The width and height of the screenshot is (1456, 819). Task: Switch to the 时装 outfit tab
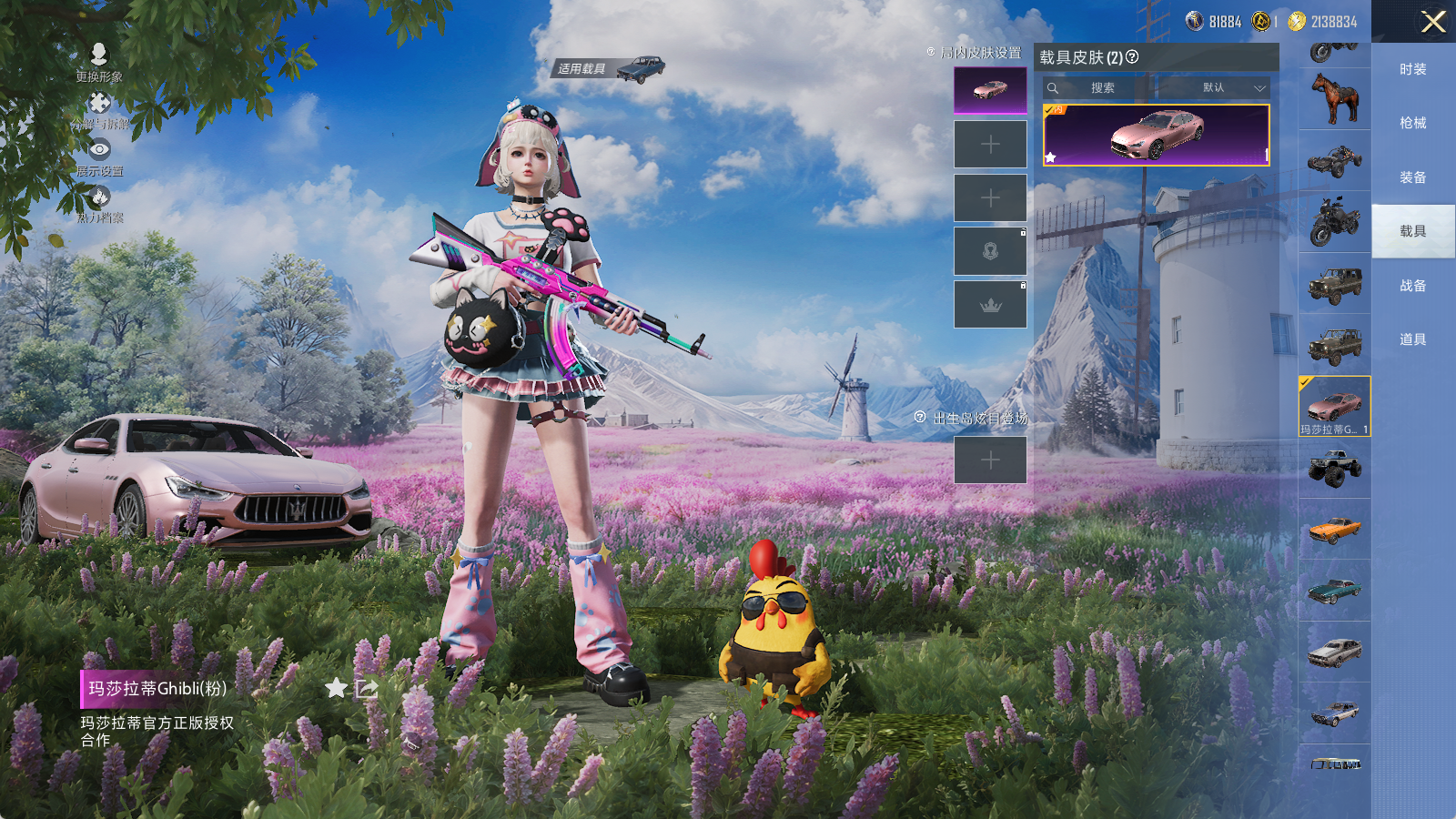click(1412, 69)
